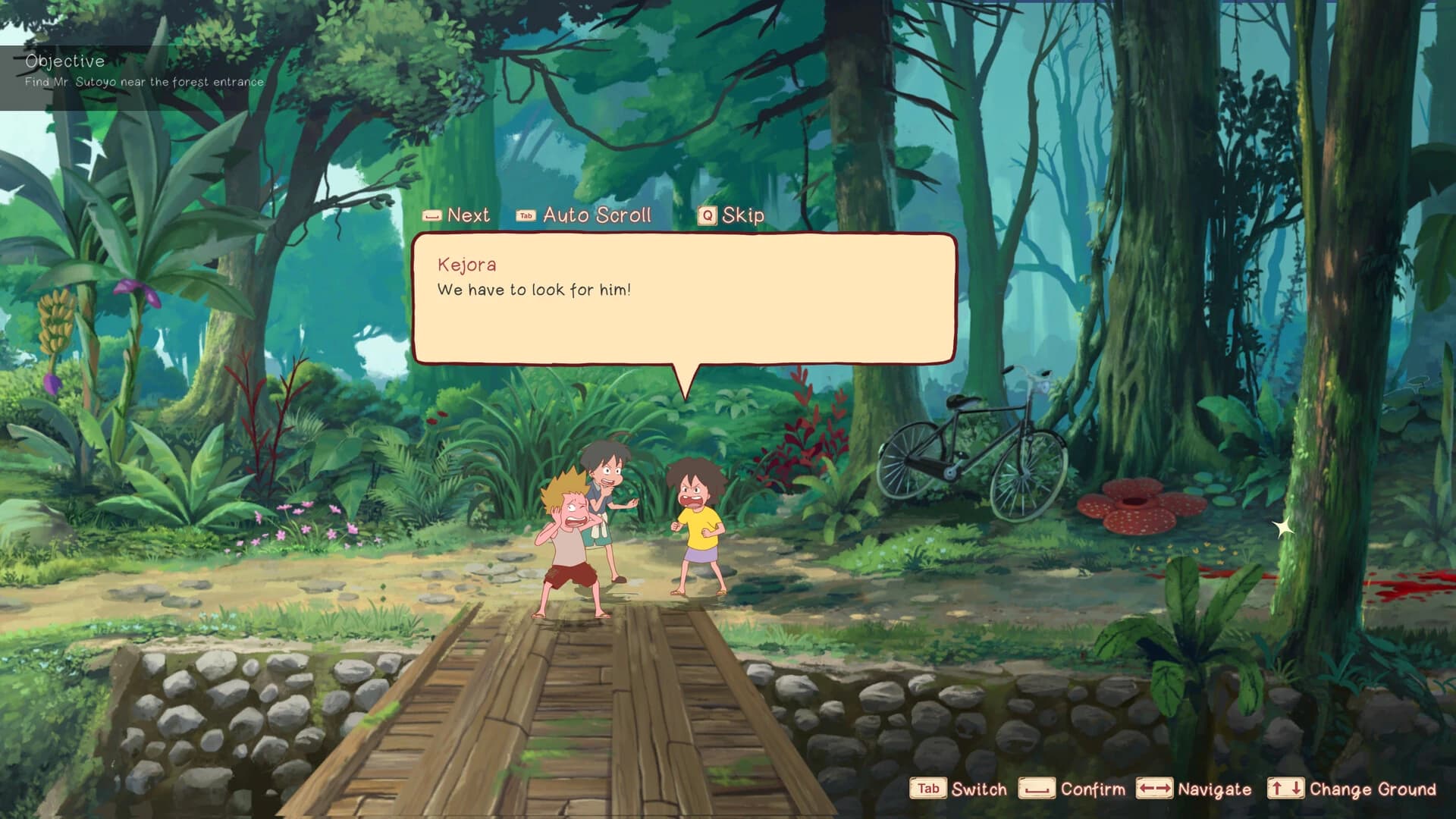Enable Auto Scroll for dialogue

pyautogui.click(x=596, y=215)
